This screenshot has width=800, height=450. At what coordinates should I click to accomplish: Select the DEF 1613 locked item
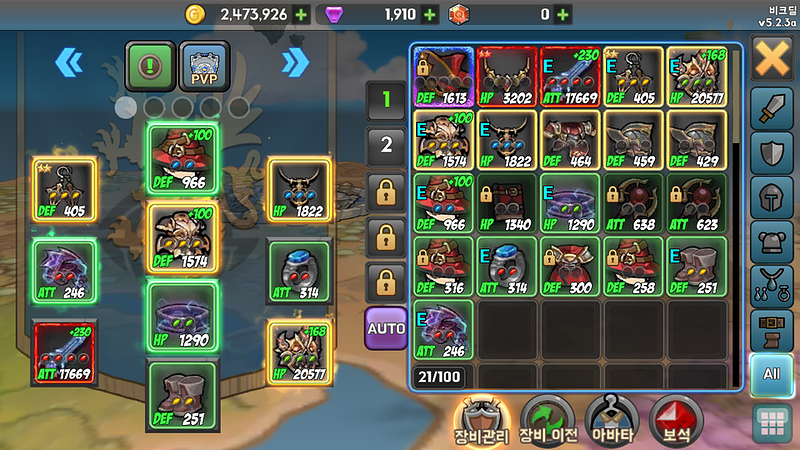click(443, 76)
